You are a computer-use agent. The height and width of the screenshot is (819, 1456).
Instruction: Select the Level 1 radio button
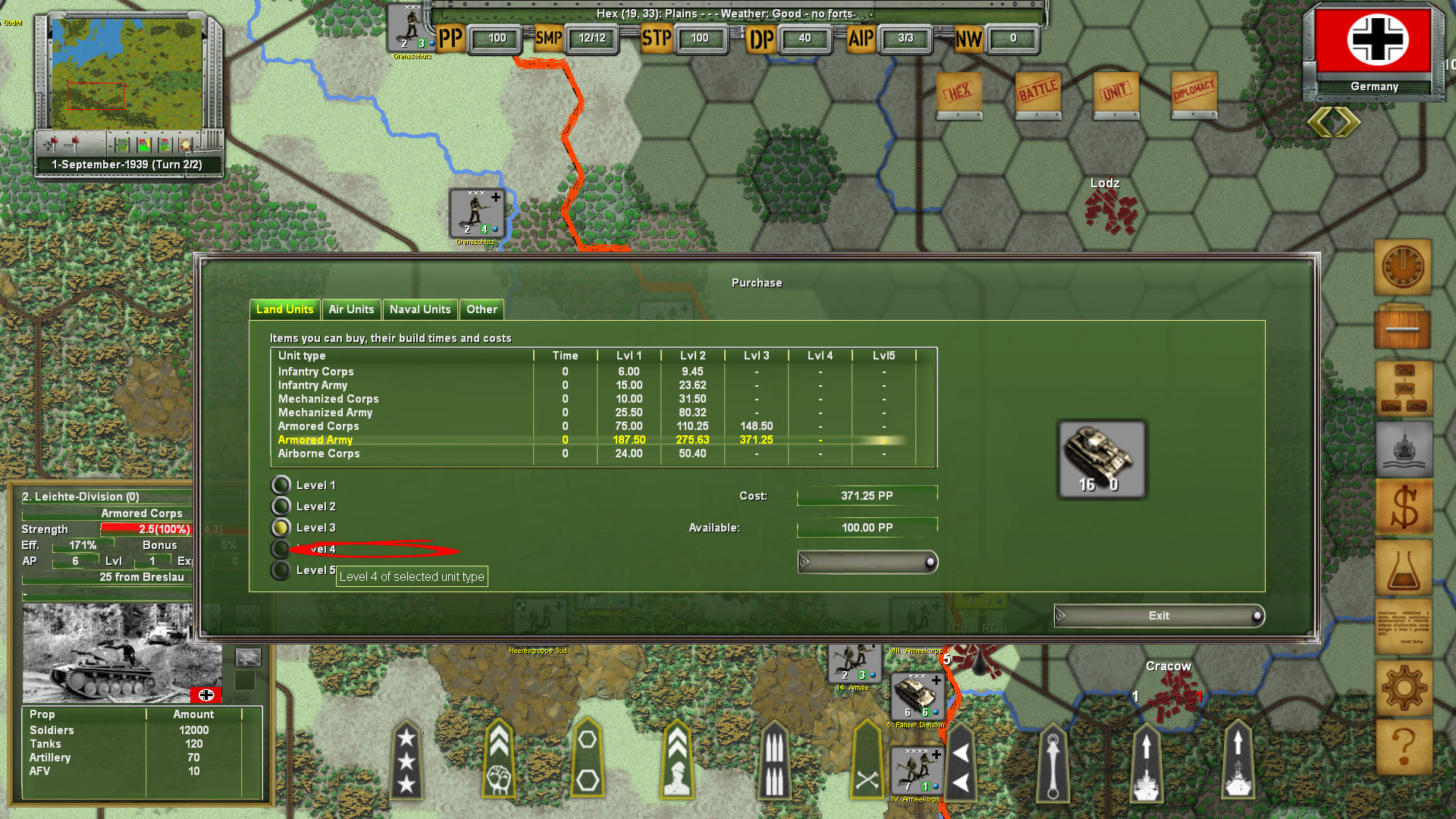[281, 485]
